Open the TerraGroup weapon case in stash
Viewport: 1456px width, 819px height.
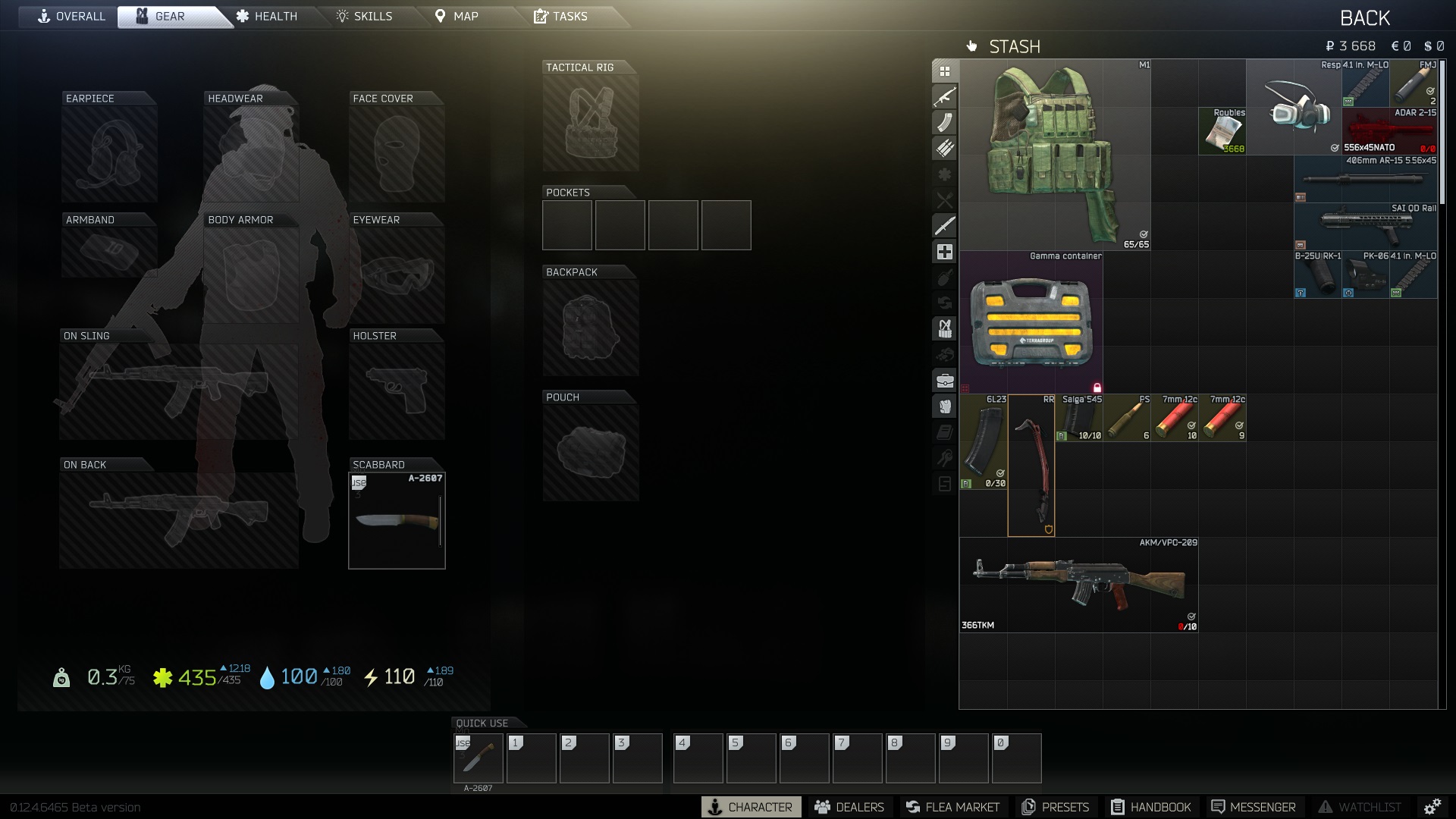1030,322
